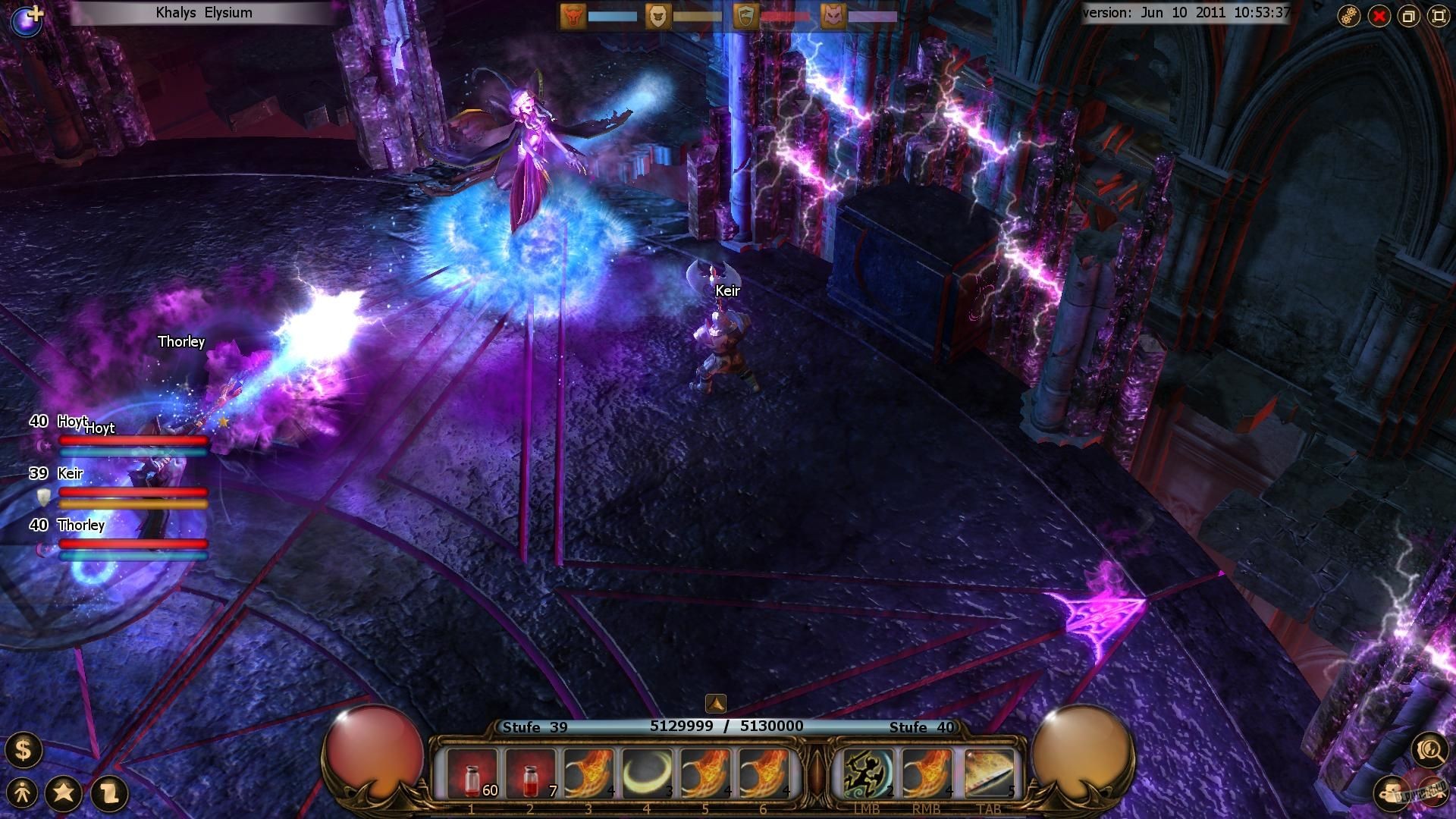Click the Khalys Elysium zone title
Image resolution: width=1456 pixels, height=819 pixels.
(x=203, y=12)
